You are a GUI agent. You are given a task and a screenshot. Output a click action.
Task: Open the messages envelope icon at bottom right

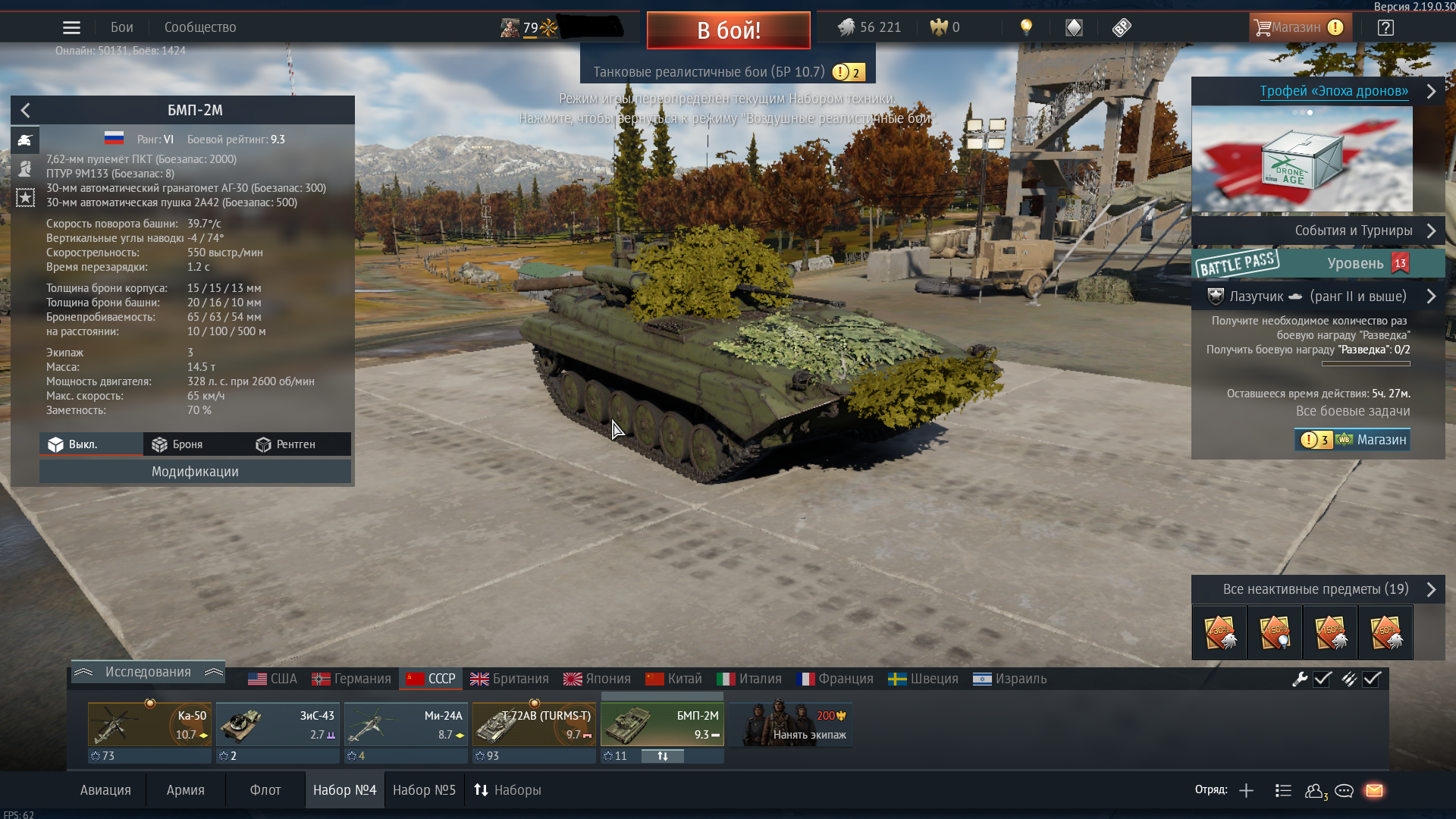point(1375,790)
